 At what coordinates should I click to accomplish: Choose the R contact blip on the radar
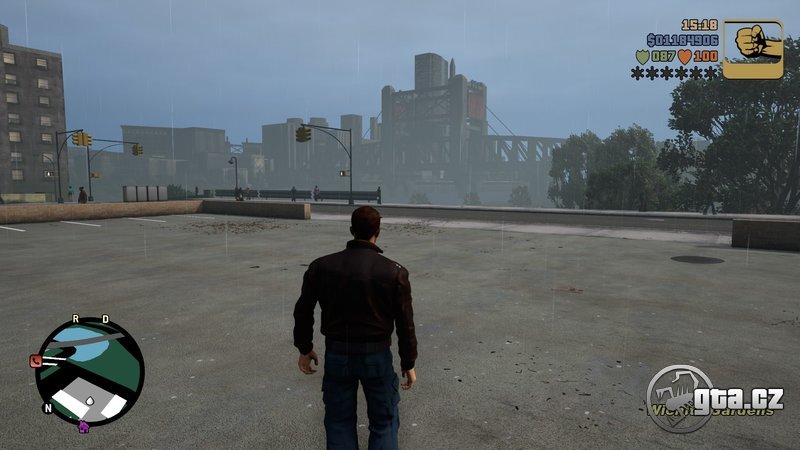click(x=75, y=321)
